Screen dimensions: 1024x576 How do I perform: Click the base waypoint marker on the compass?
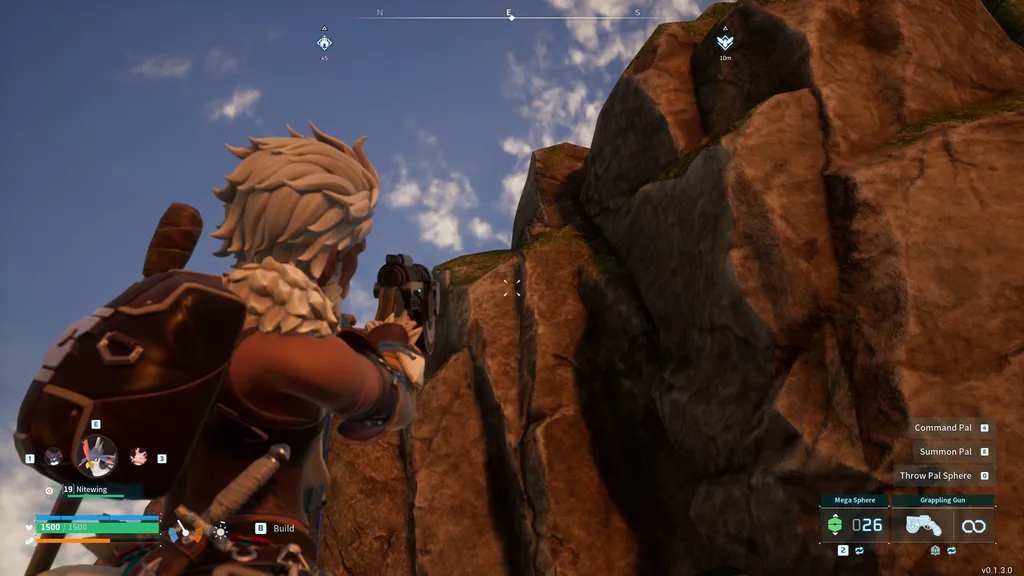pyautogui.click(x=324, y=42)
